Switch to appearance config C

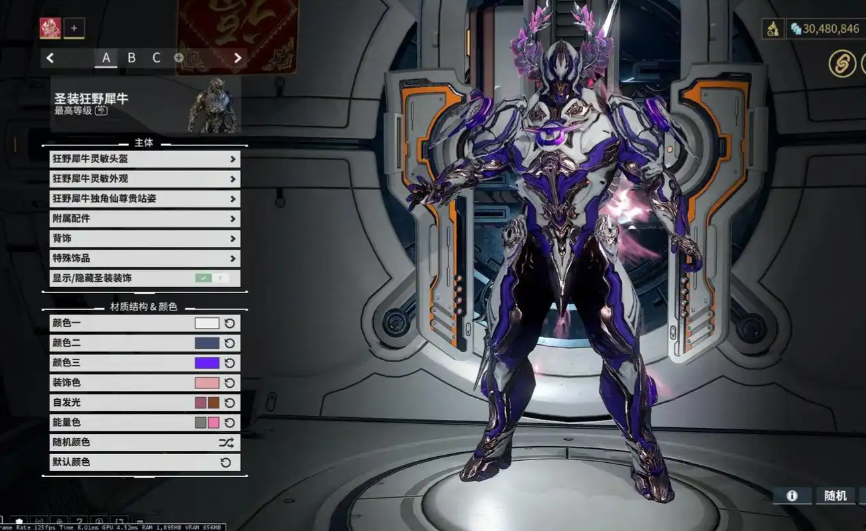click(156, 58)
